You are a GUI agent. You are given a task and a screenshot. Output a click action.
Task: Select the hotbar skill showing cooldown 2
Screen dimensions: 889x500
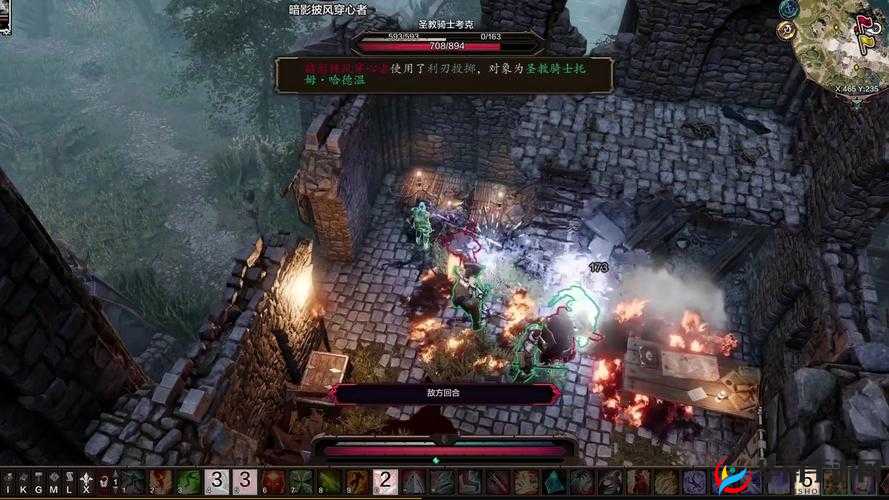[385, 482]
